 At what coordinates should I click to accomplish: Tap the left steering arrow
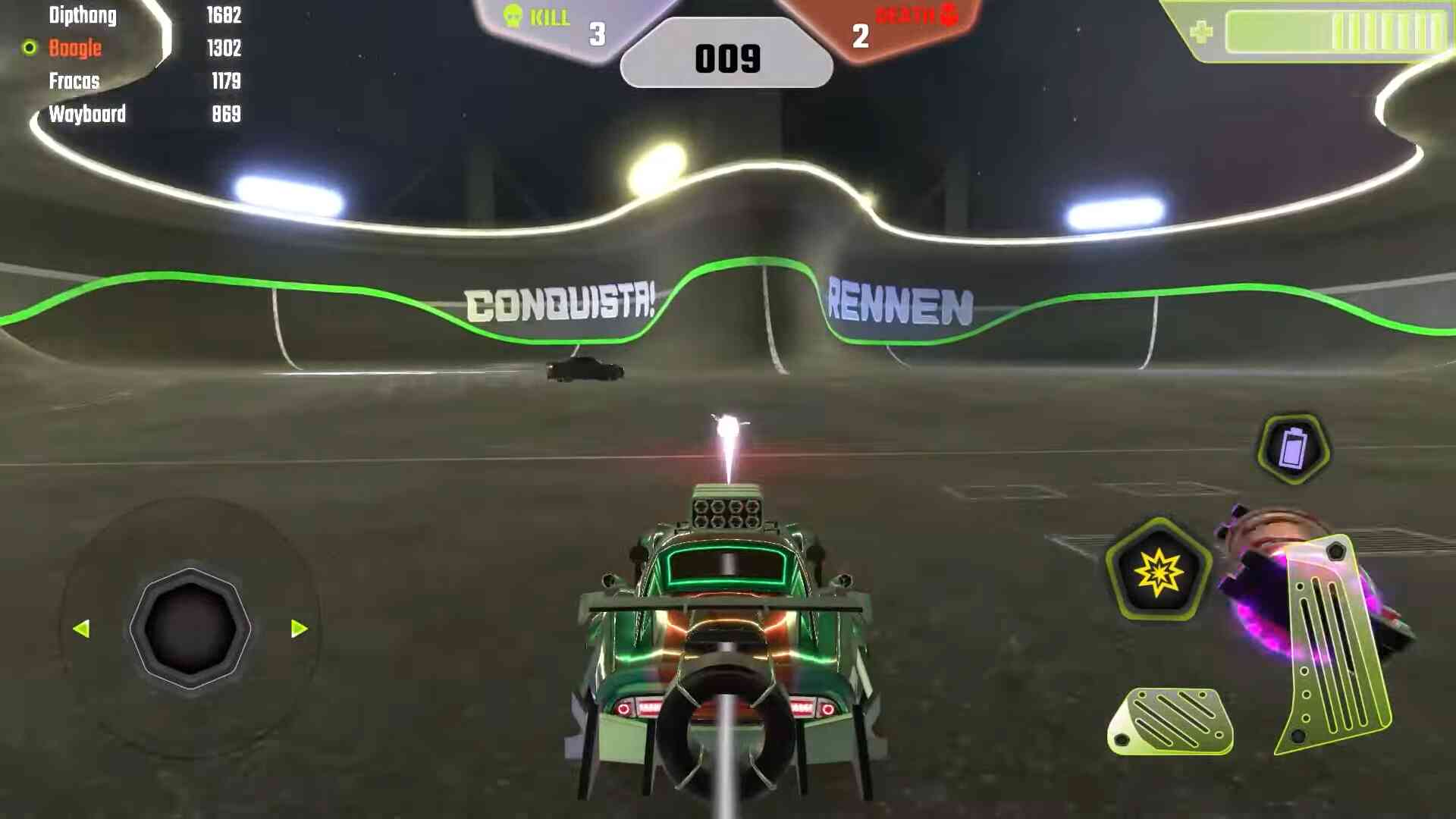[82, 629]
